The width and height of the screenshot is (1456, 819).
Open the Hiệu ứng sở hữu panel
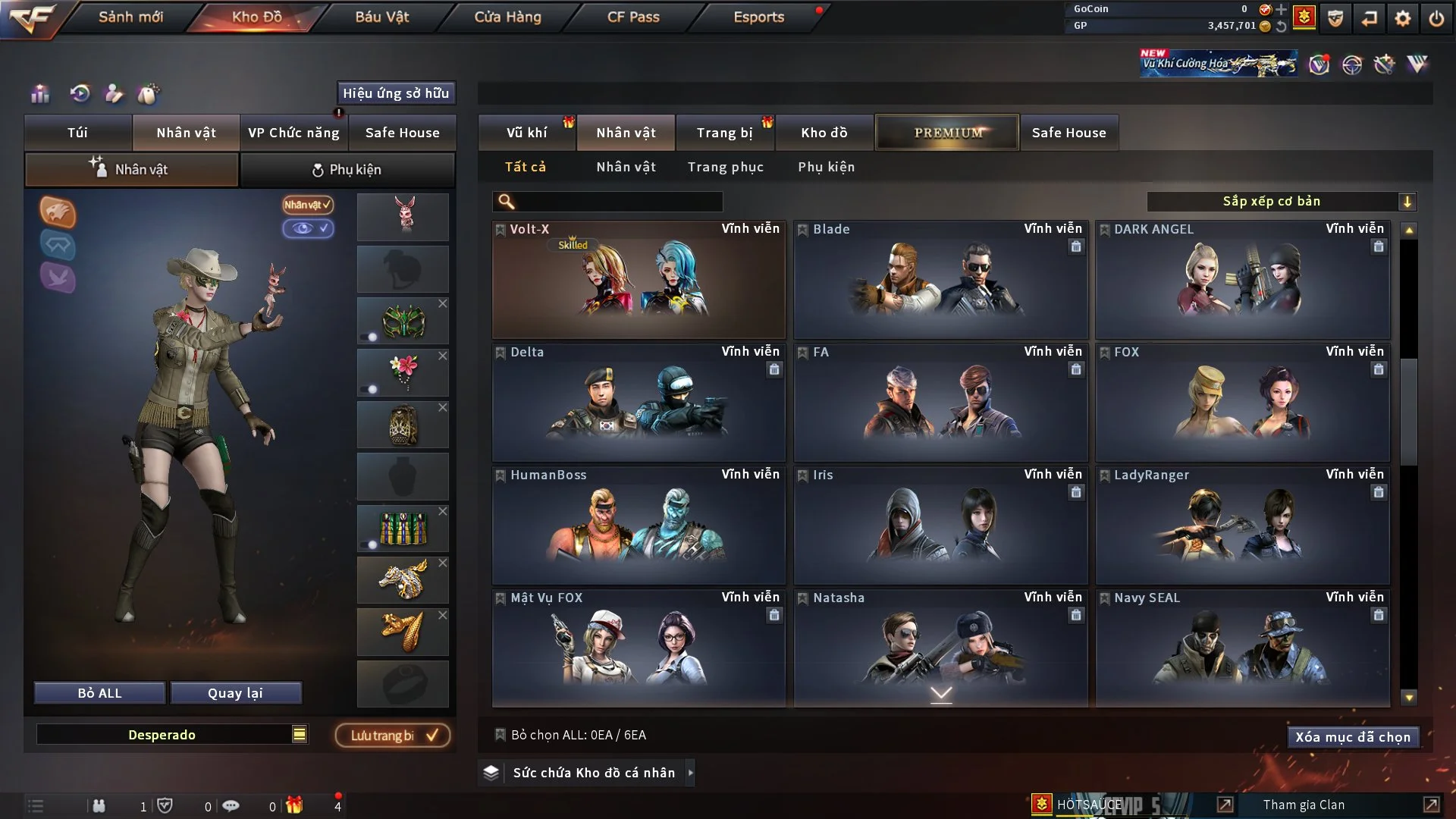coord(396,93)
